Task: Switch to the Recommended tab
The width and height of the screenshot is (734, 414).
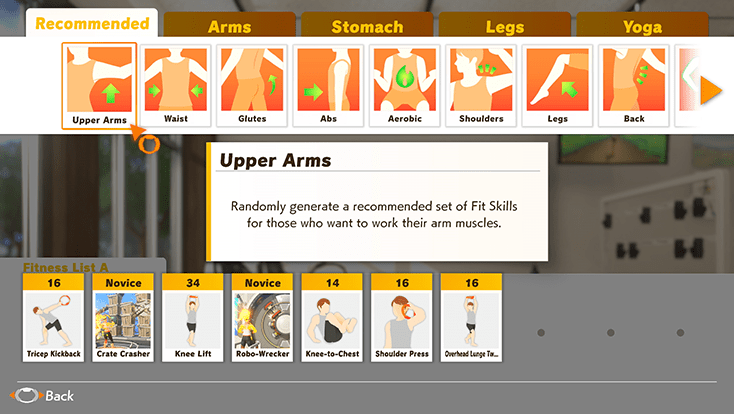Action: pyautogui.click(x=92, y=23)
